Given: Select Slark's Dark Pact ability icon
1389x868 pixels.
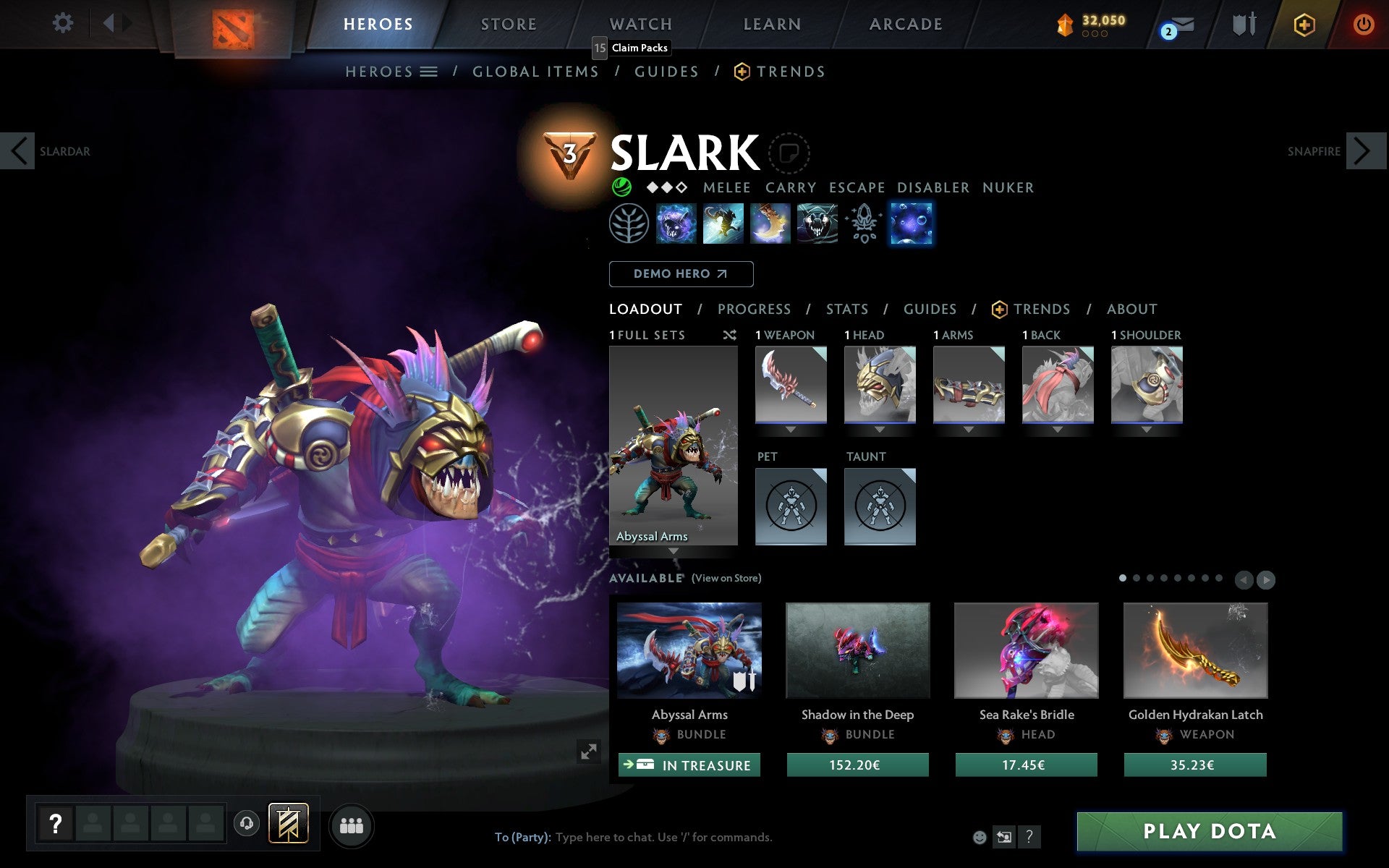Looking at the screenshot, I should click(x=673, y=224).
